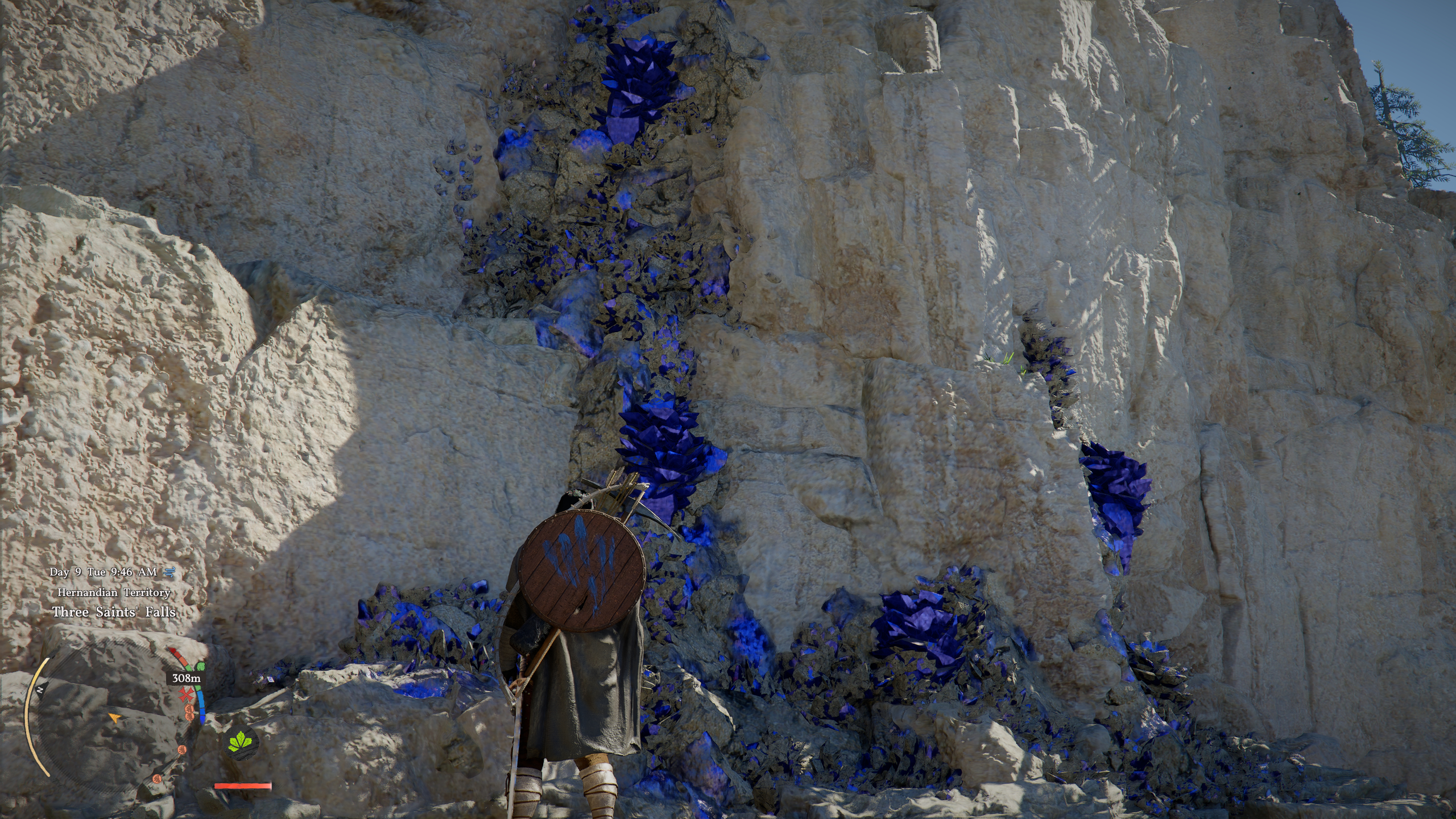Select the green companion dot on the minimap

tap(201, 667)
